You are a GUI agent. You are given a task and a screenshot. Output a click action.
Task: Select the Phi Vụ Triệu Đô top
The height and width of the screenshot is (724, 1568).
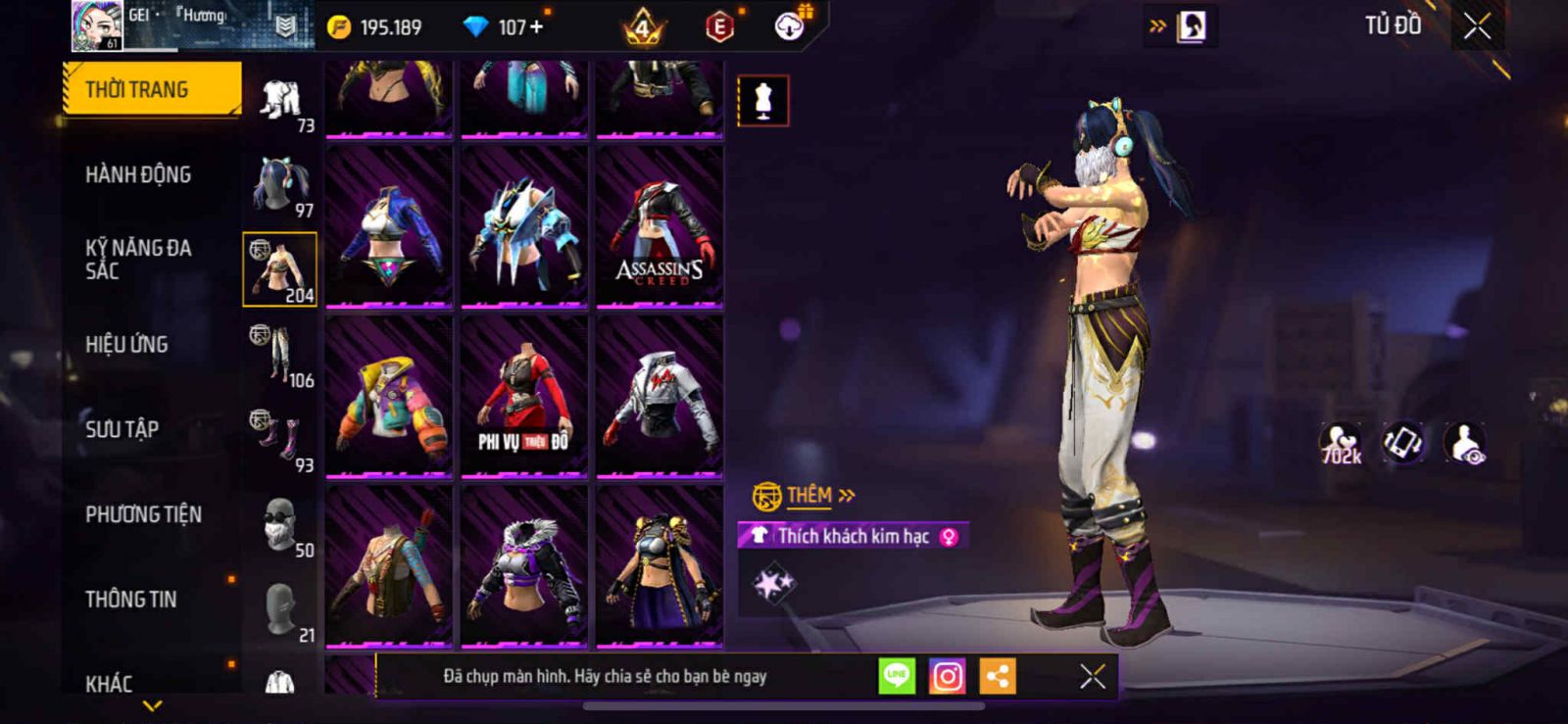click(x=524, y=397)
